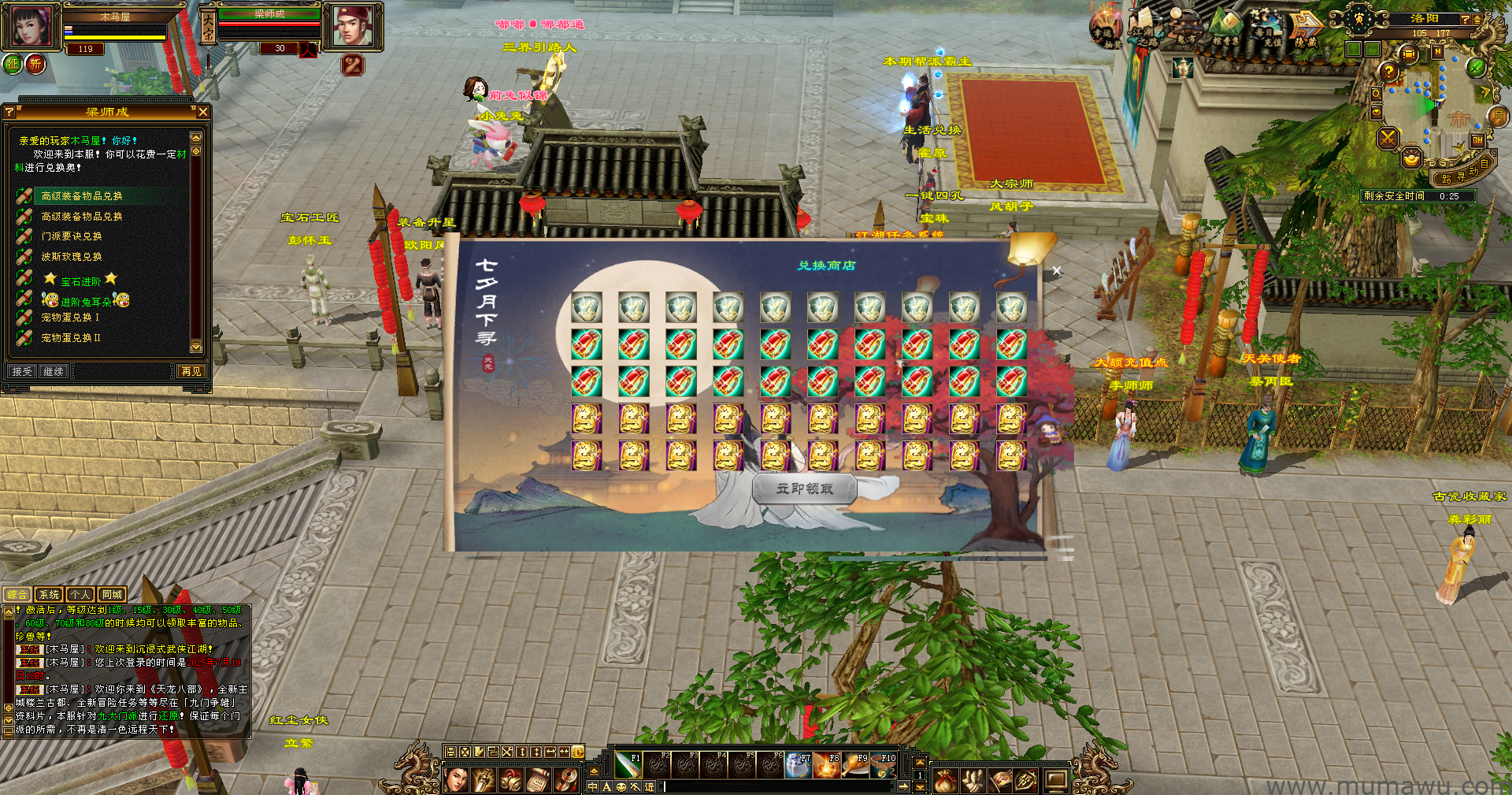Open the character portrait button on bottom bar
The image size is (1512, 795).
click(x=457, y=780)
